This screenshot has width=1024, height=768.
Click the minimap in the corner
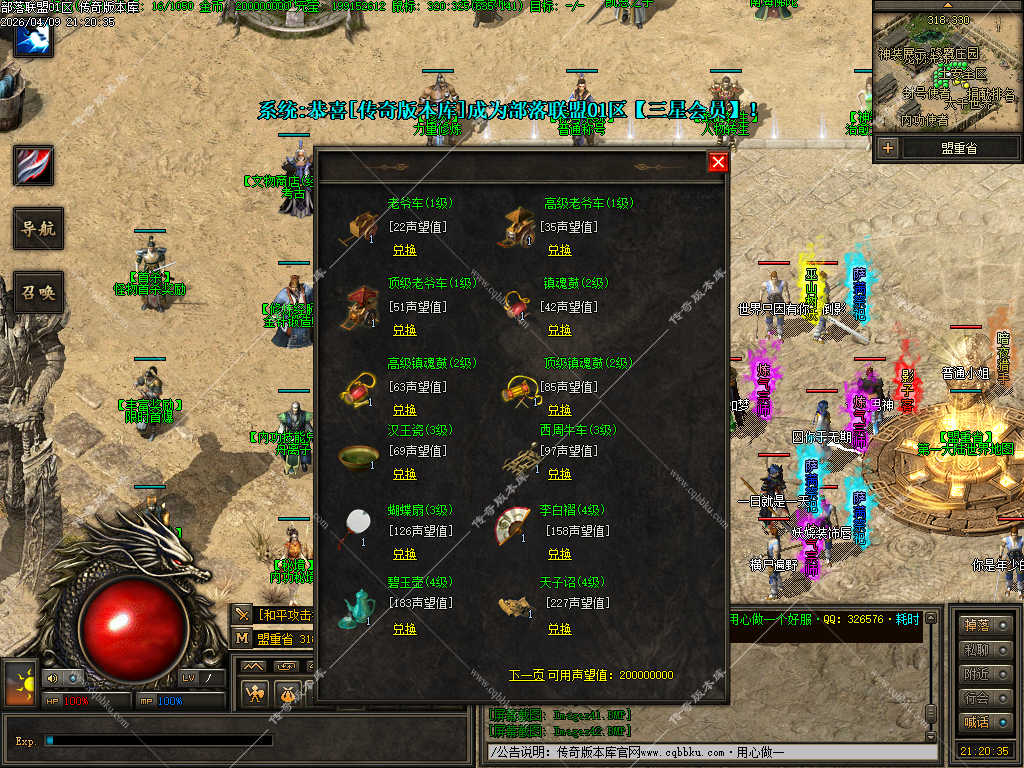(x=946, y=70)
